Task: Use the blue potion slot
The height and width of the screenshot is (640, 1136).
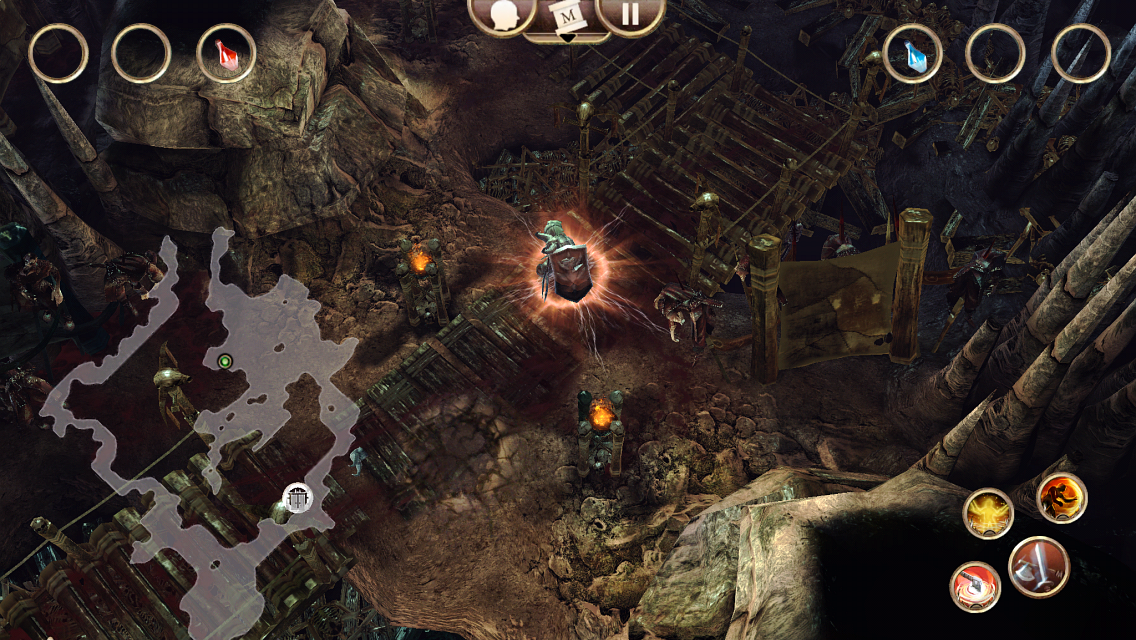Action: 912,53
